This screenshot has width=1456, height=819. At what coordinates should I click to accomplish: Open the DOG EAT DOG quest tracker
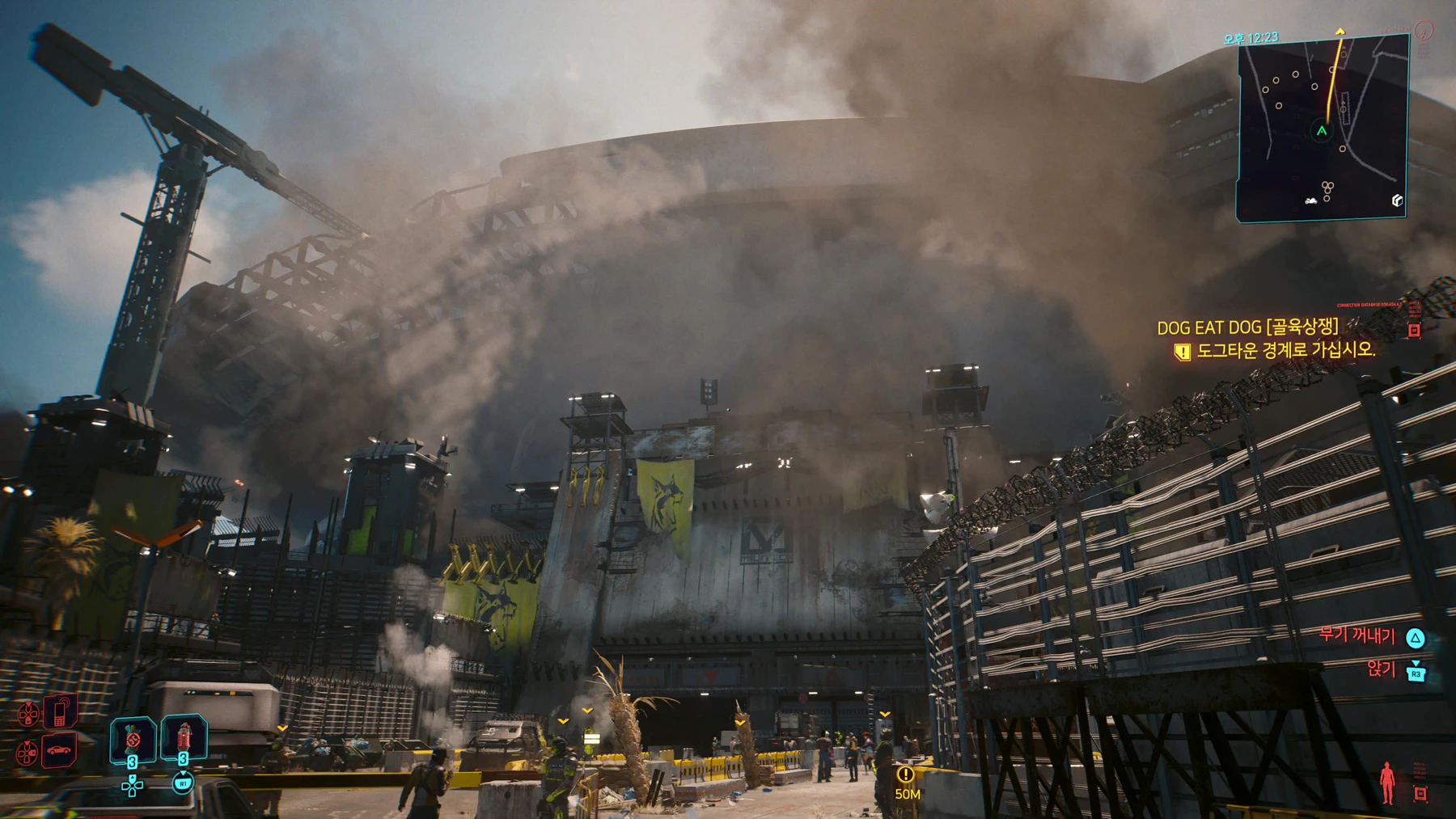pos(1247,327)
